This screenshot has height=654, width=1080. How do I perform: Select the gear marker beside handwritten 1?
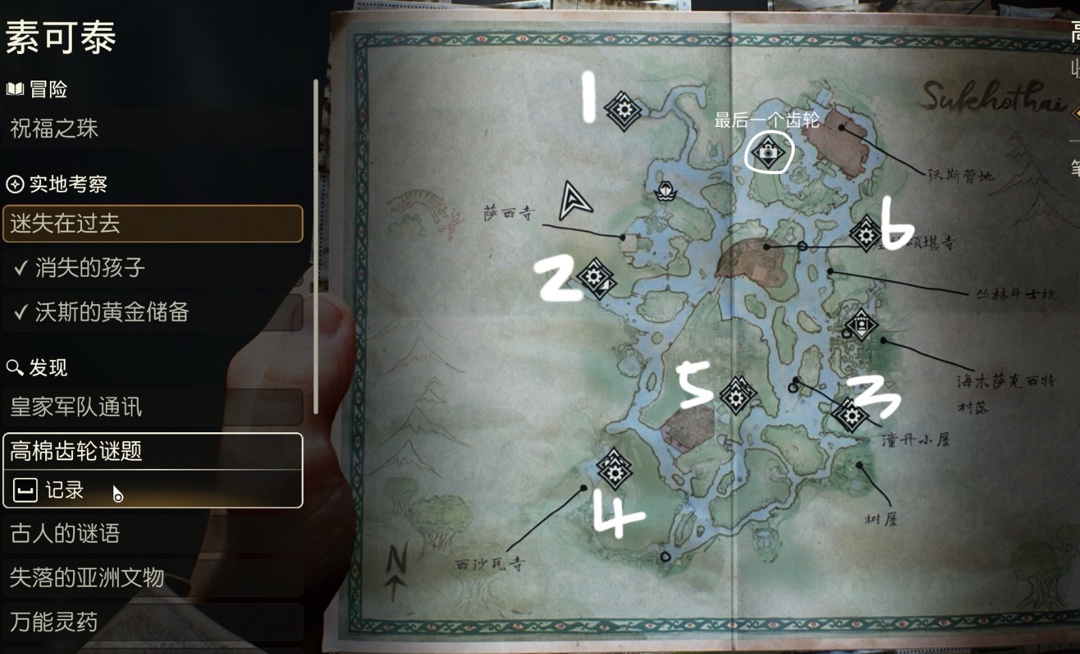(624, 110)
